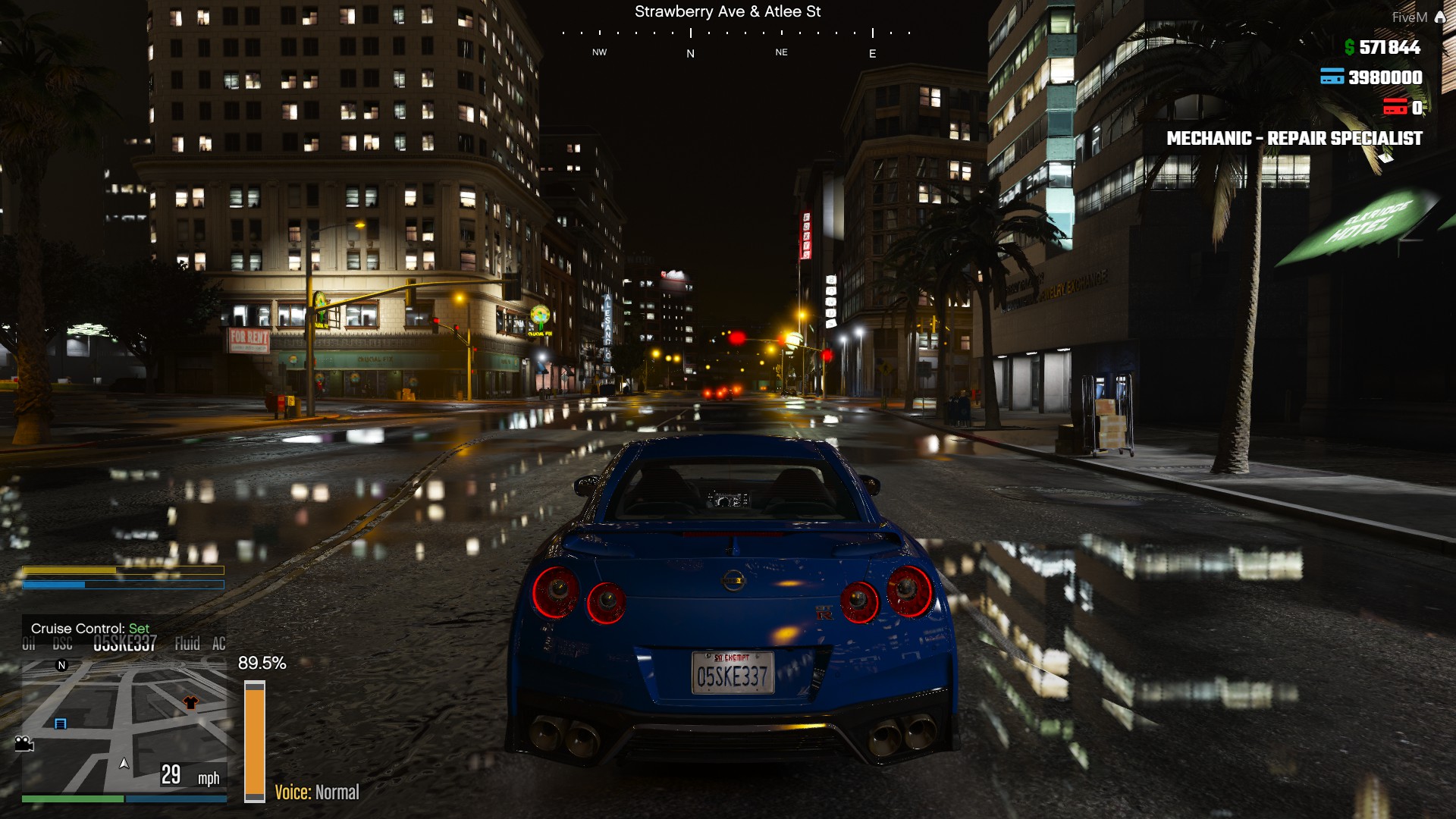Click the red dirty money icon

(1395, 107)
